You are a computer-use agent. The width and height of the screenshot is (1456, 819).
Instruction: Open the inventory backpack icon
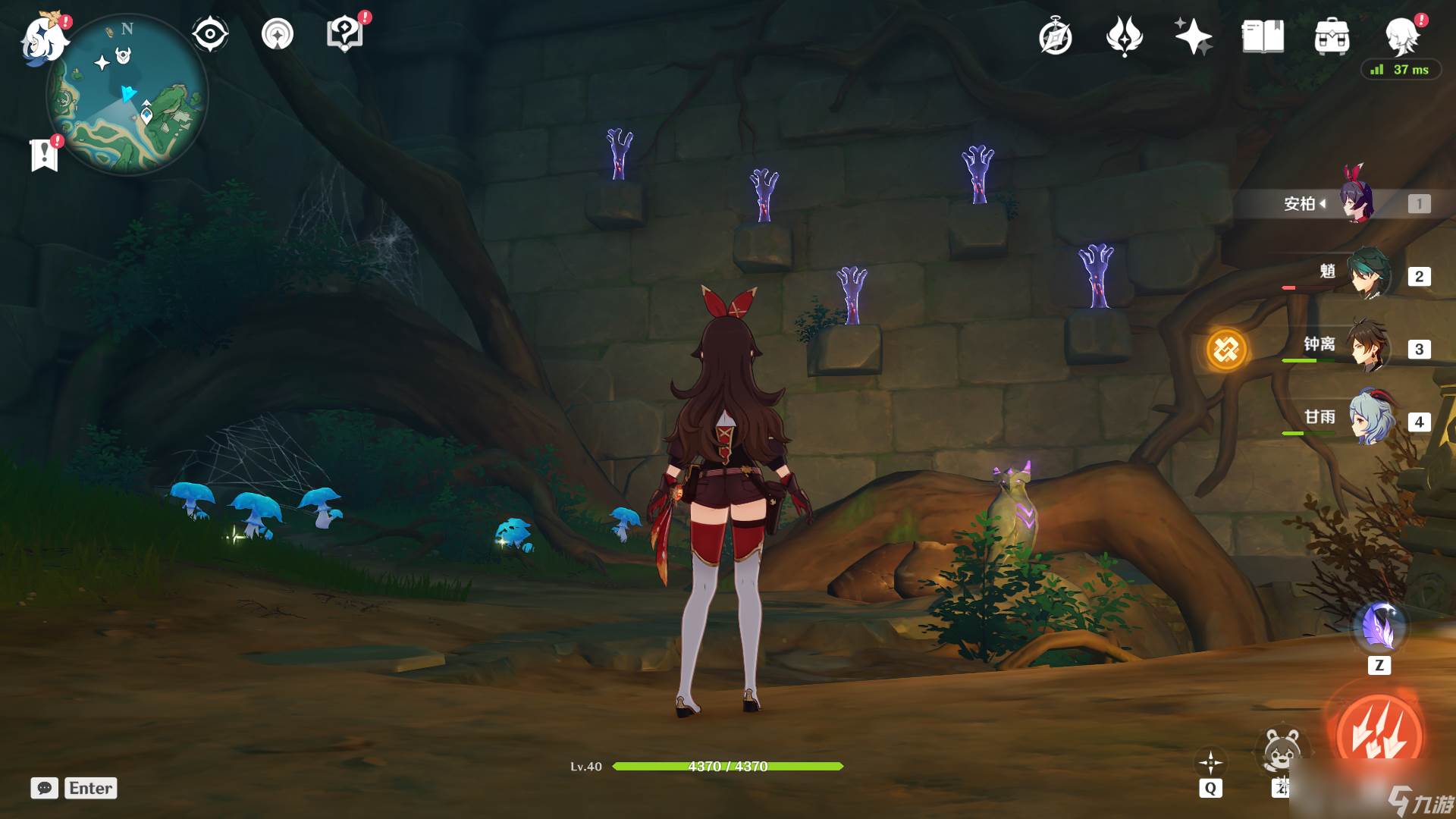[1332, 36]
